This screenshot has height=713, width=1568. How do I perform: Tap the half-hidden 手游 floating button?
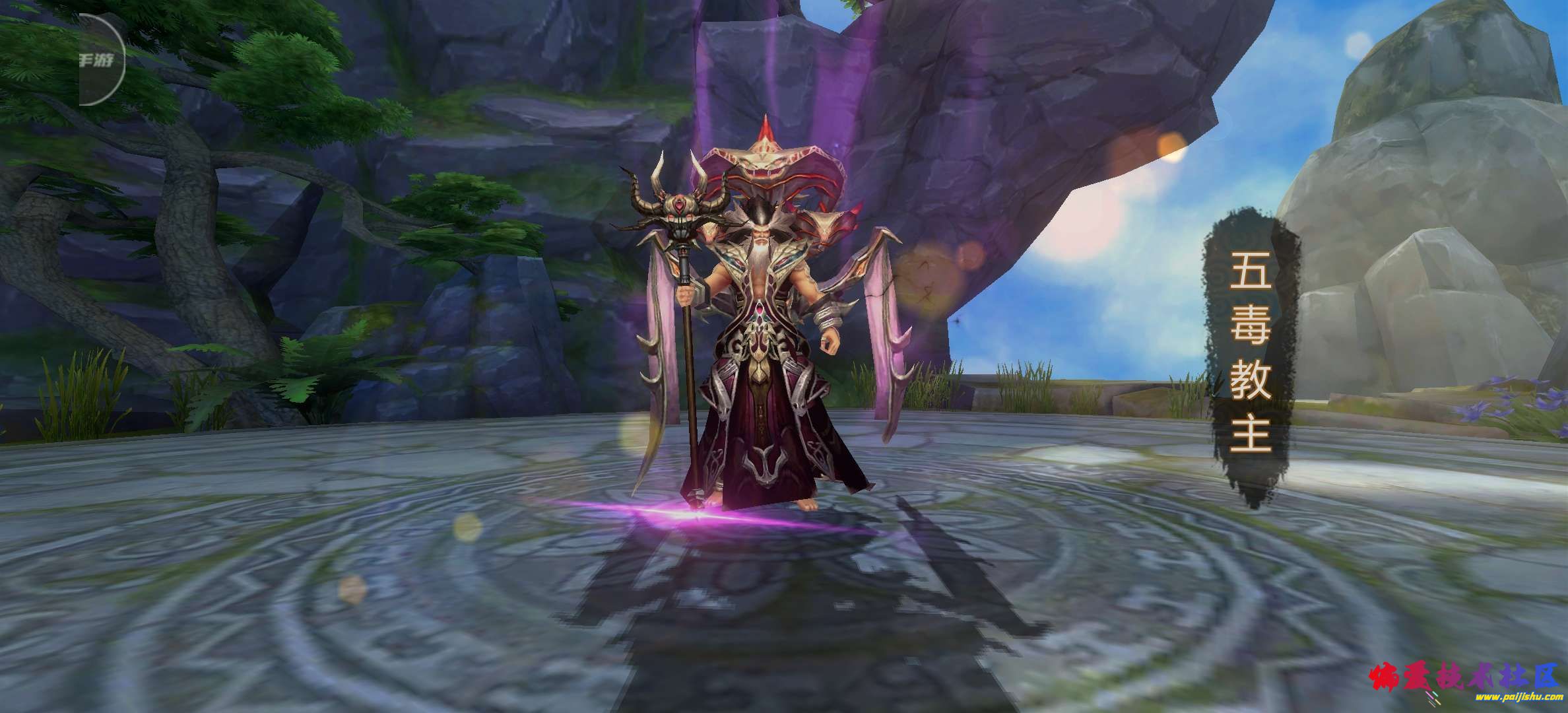click(100, 61)
